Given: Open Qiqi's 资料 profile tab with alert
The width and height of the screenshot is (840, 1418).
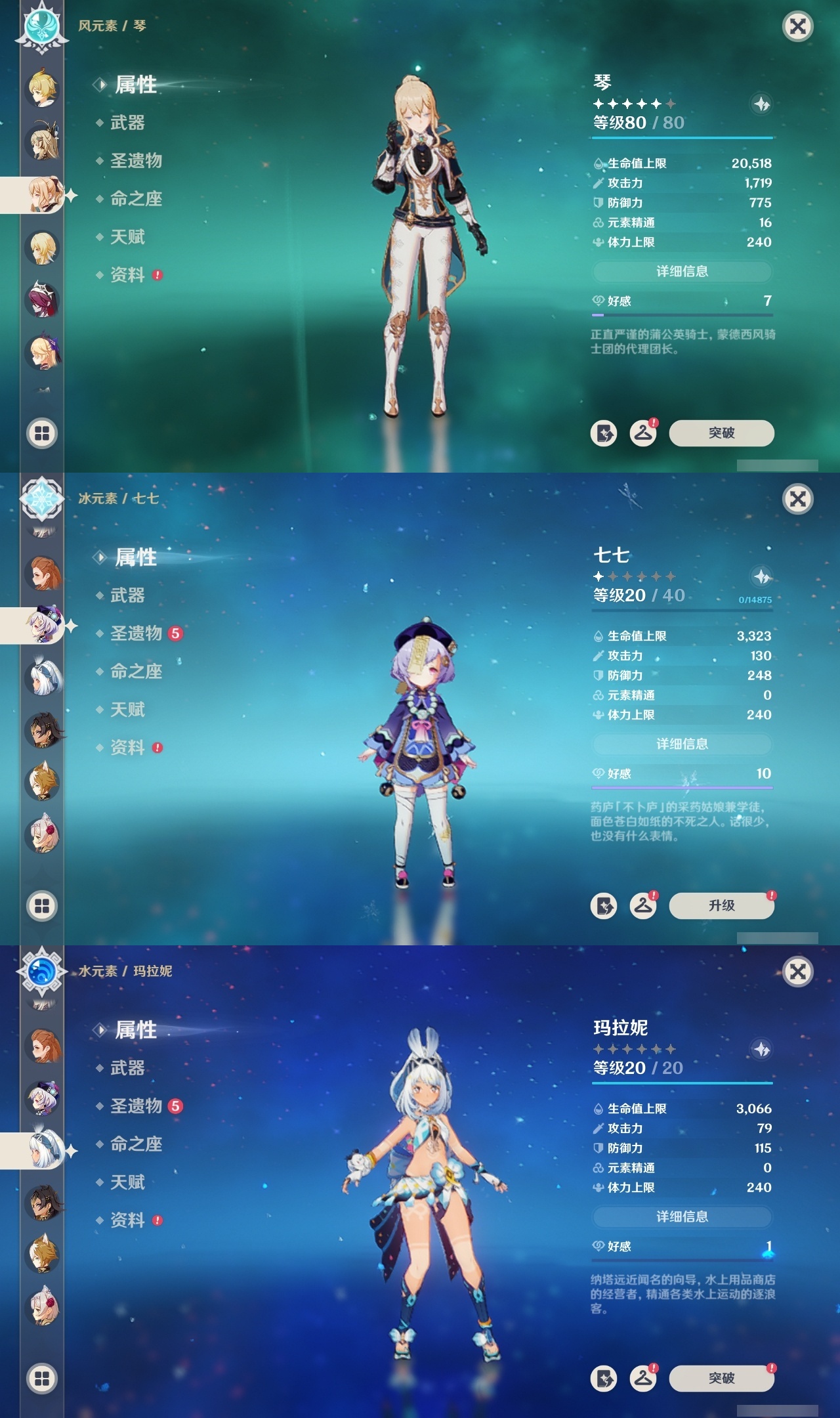Looking at the screenshot, I should pos(129,748).
